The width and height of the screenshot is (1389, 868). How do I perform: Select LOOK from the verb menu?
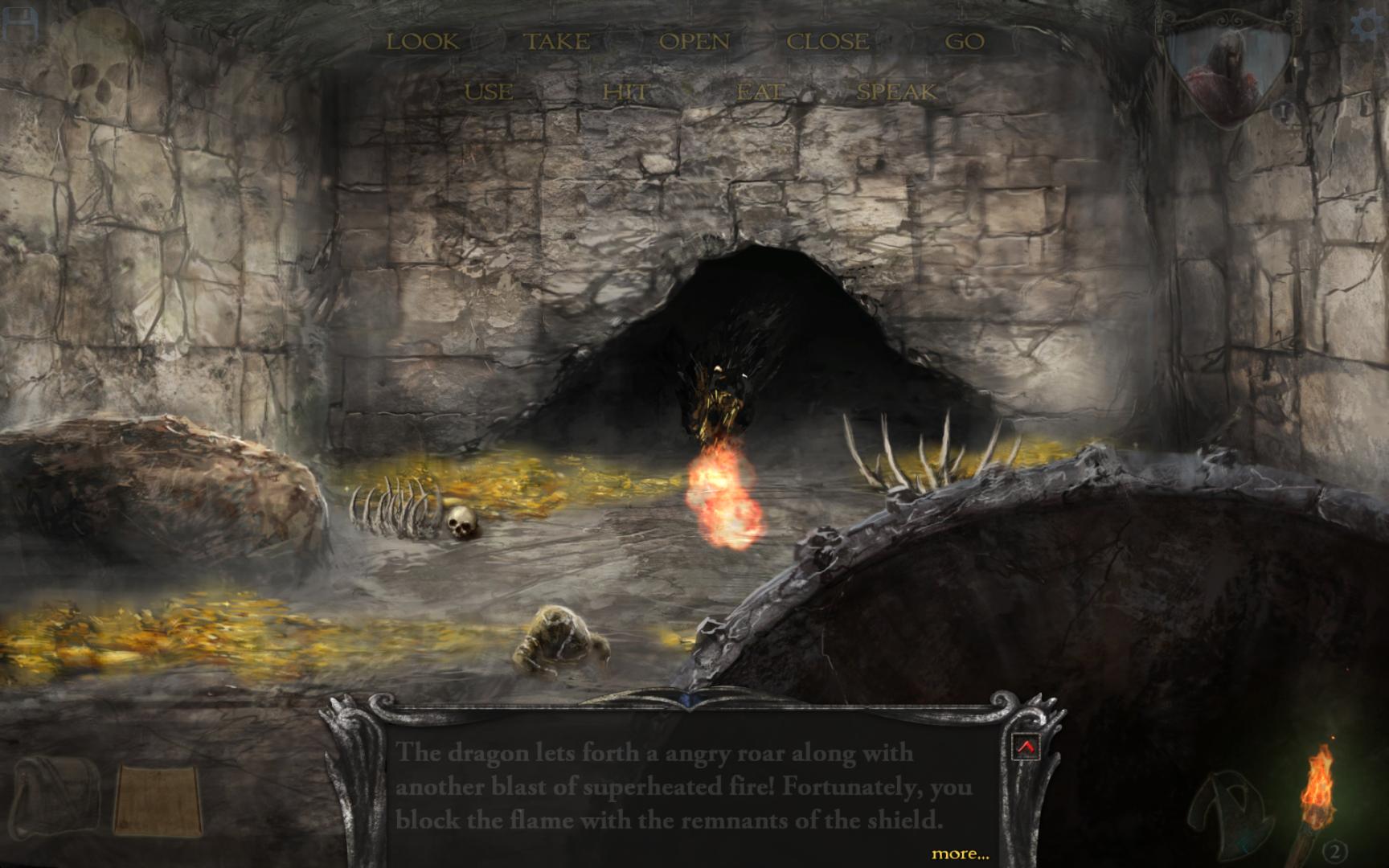(424, 40)
